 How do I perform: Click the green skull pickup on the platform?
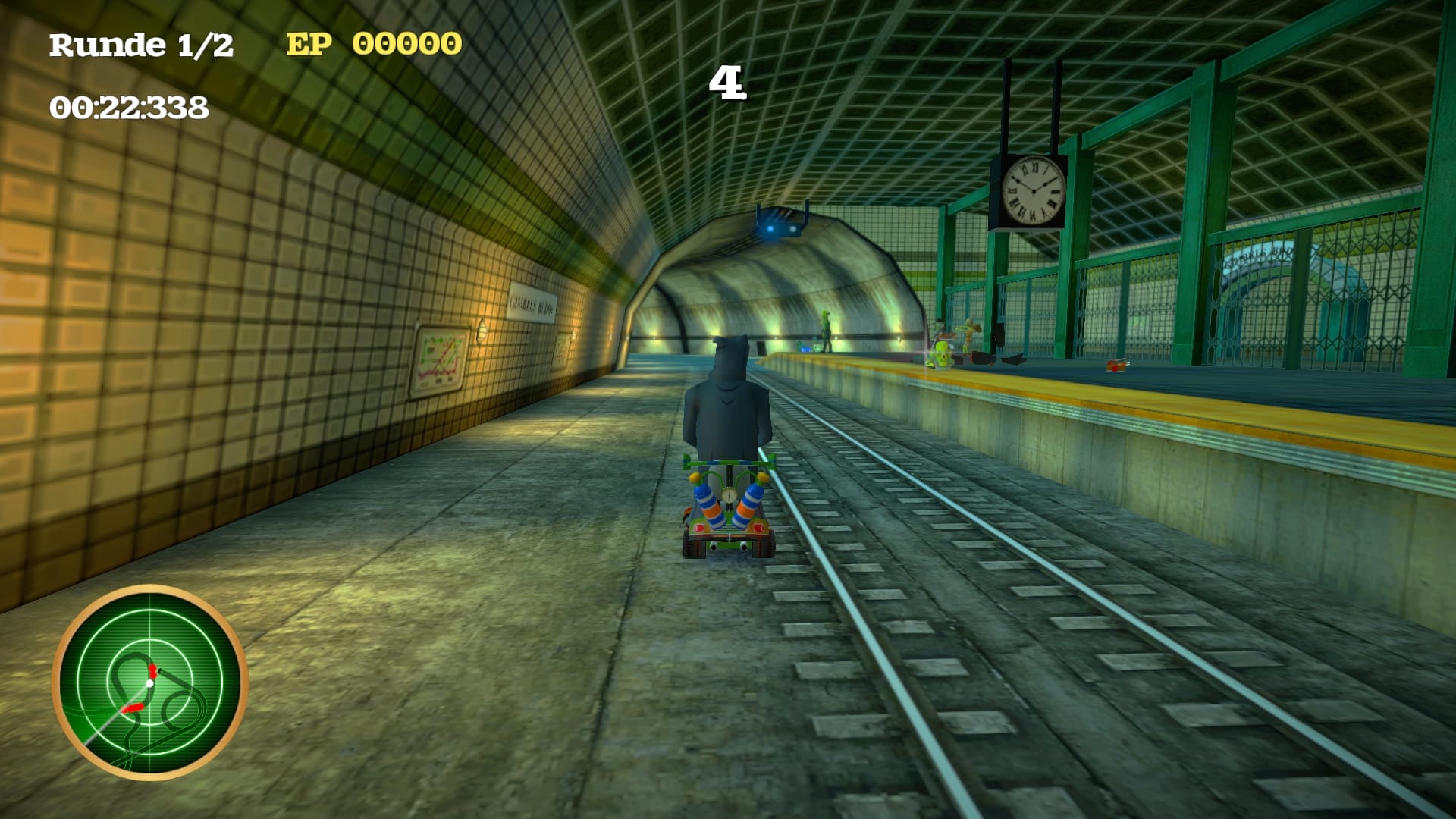coord(941,358)
